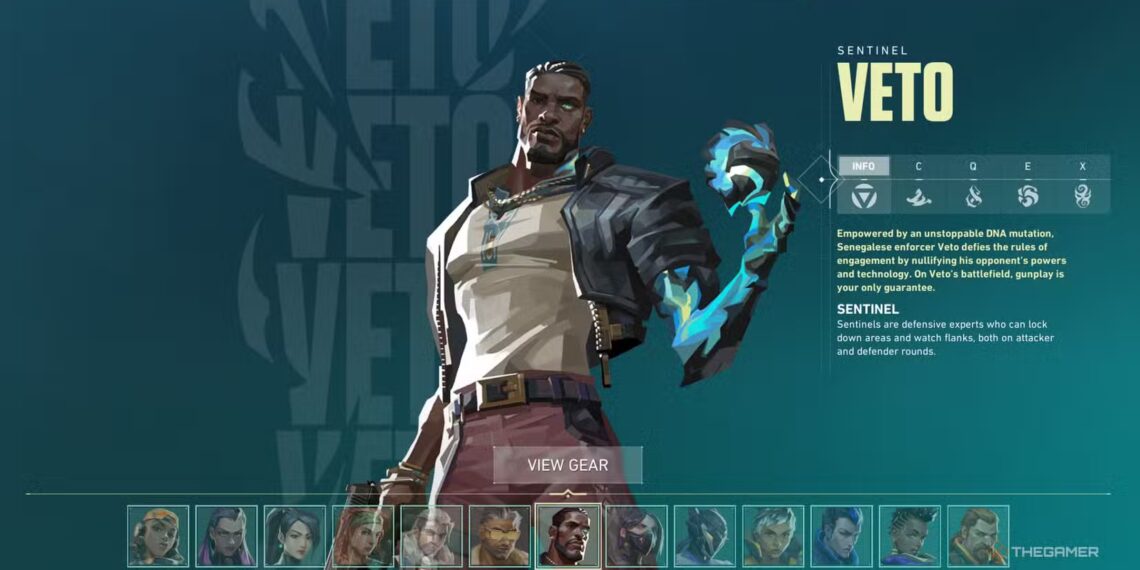The height and width of the screenshot is (570, 1140).
Task: Pick the white-haired Waylay portrait
Action: 773,536
